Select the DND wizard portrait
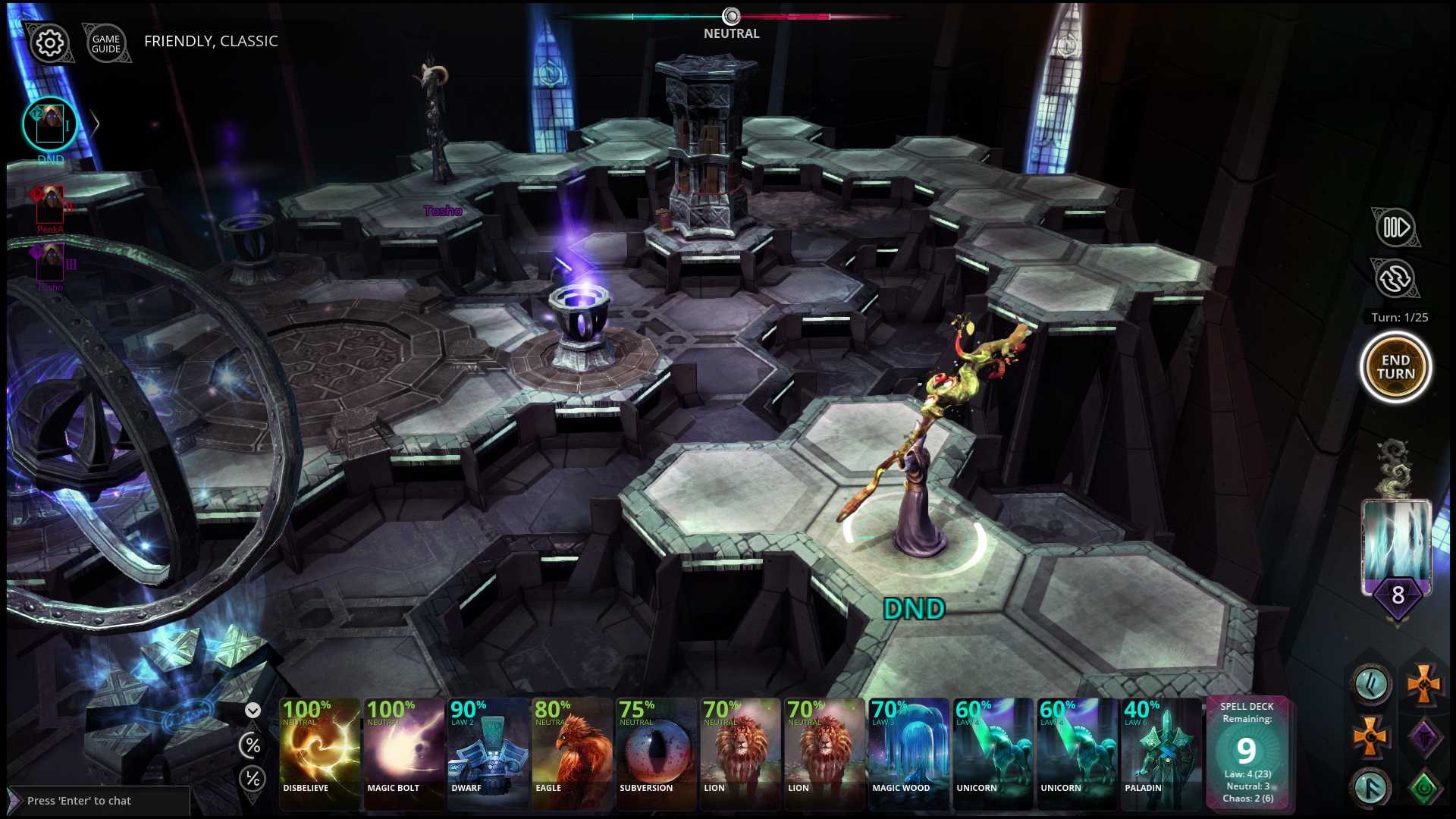The image size is (1456, 819). pyautogui.click(x=49, y=123)
